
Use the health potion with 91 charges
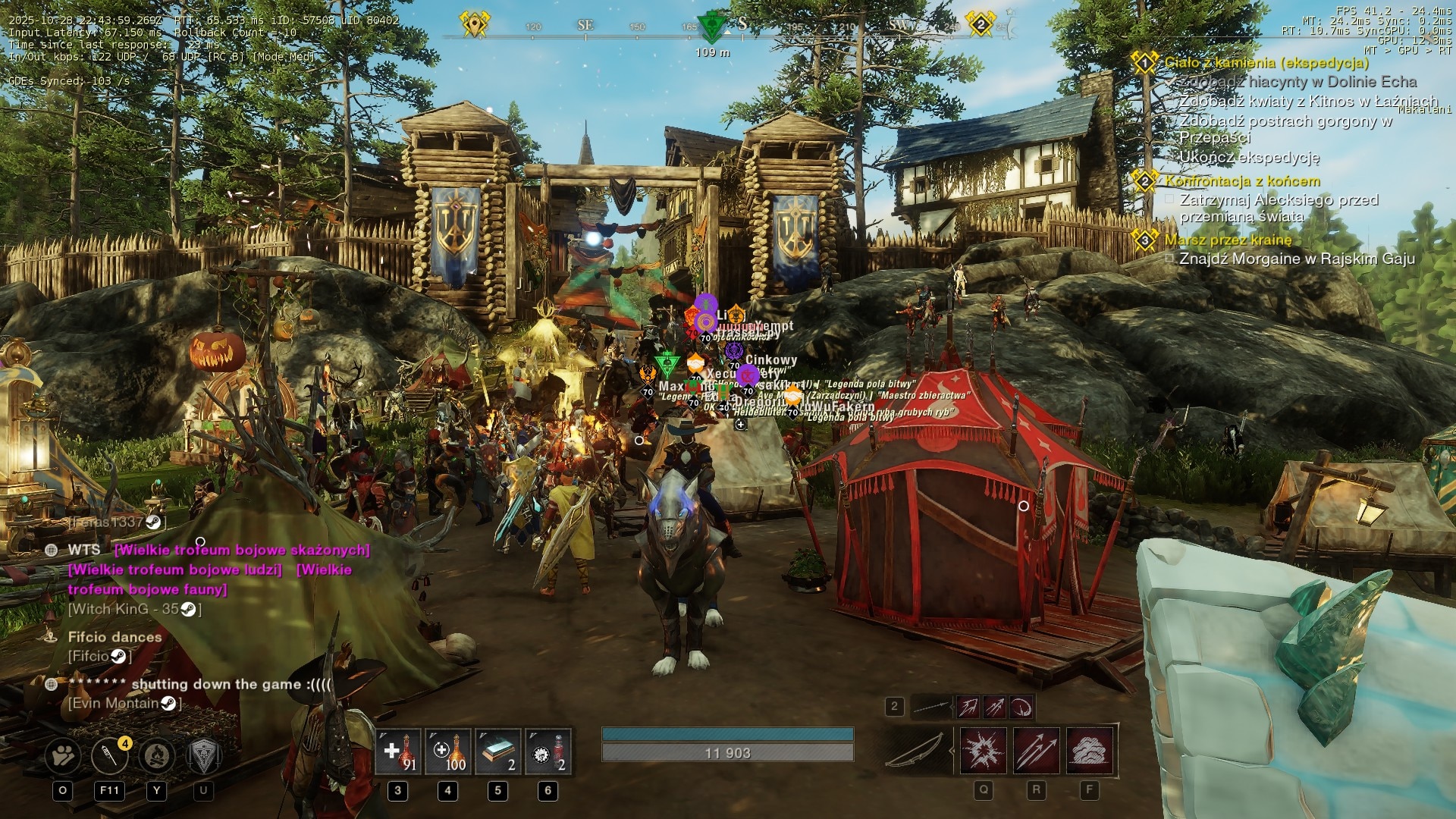coord(398,752)
